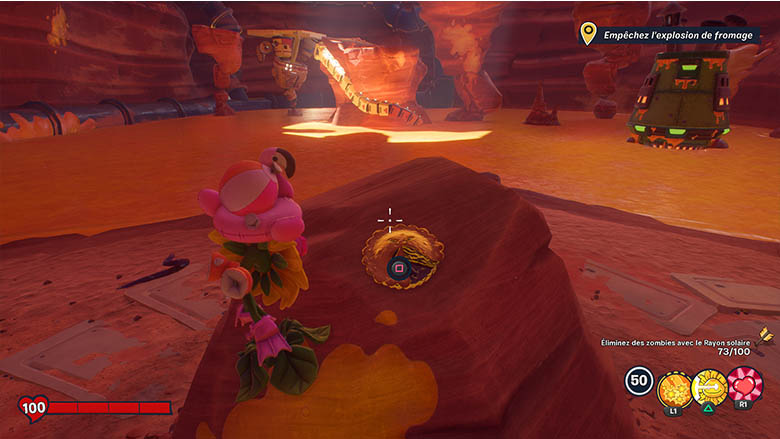Click the yellow objective pin marker
The width and height of the screenshot is (780, 439).
[x=588, y=34]
